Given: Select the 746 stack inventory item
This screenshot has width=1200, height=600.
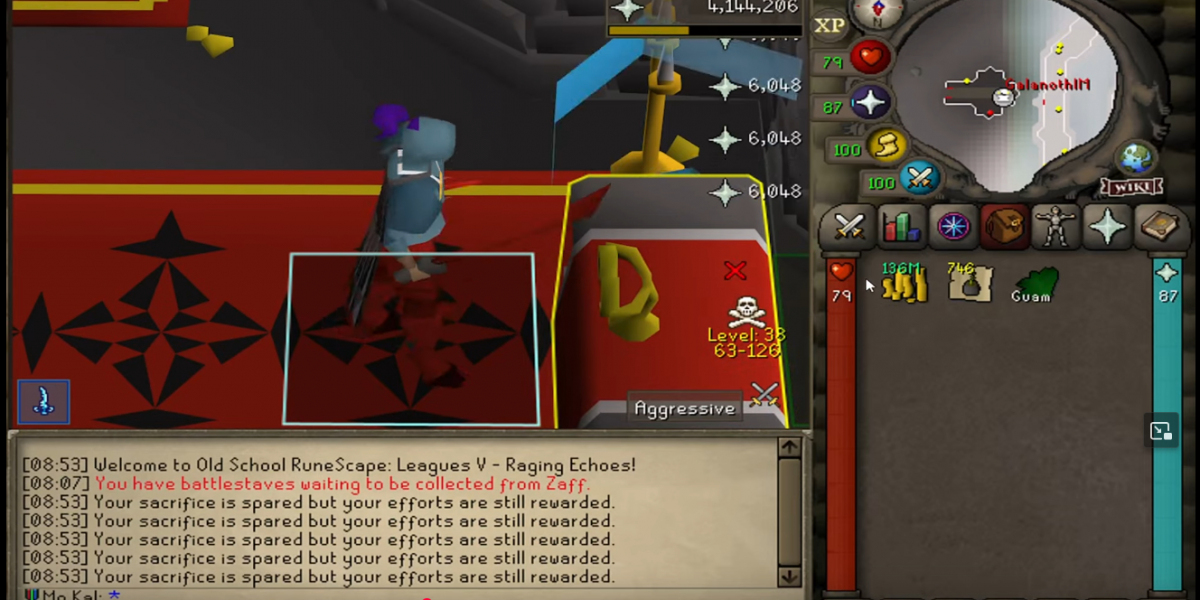Looking at the screenshot, I should 968,283.
